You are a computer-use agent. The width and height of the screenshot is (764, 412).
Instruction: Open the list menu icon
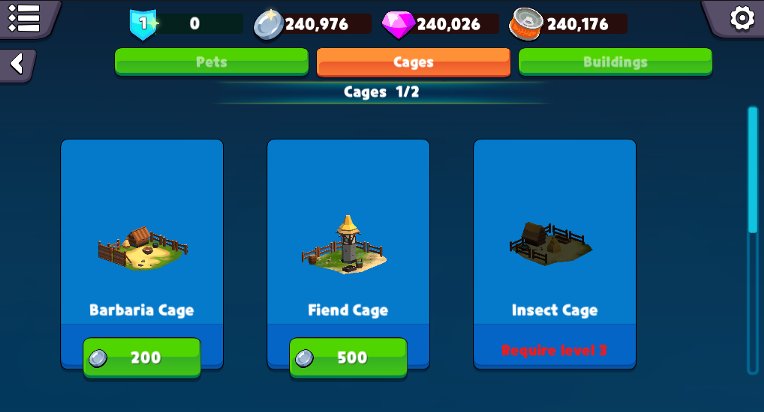(22, 17)
